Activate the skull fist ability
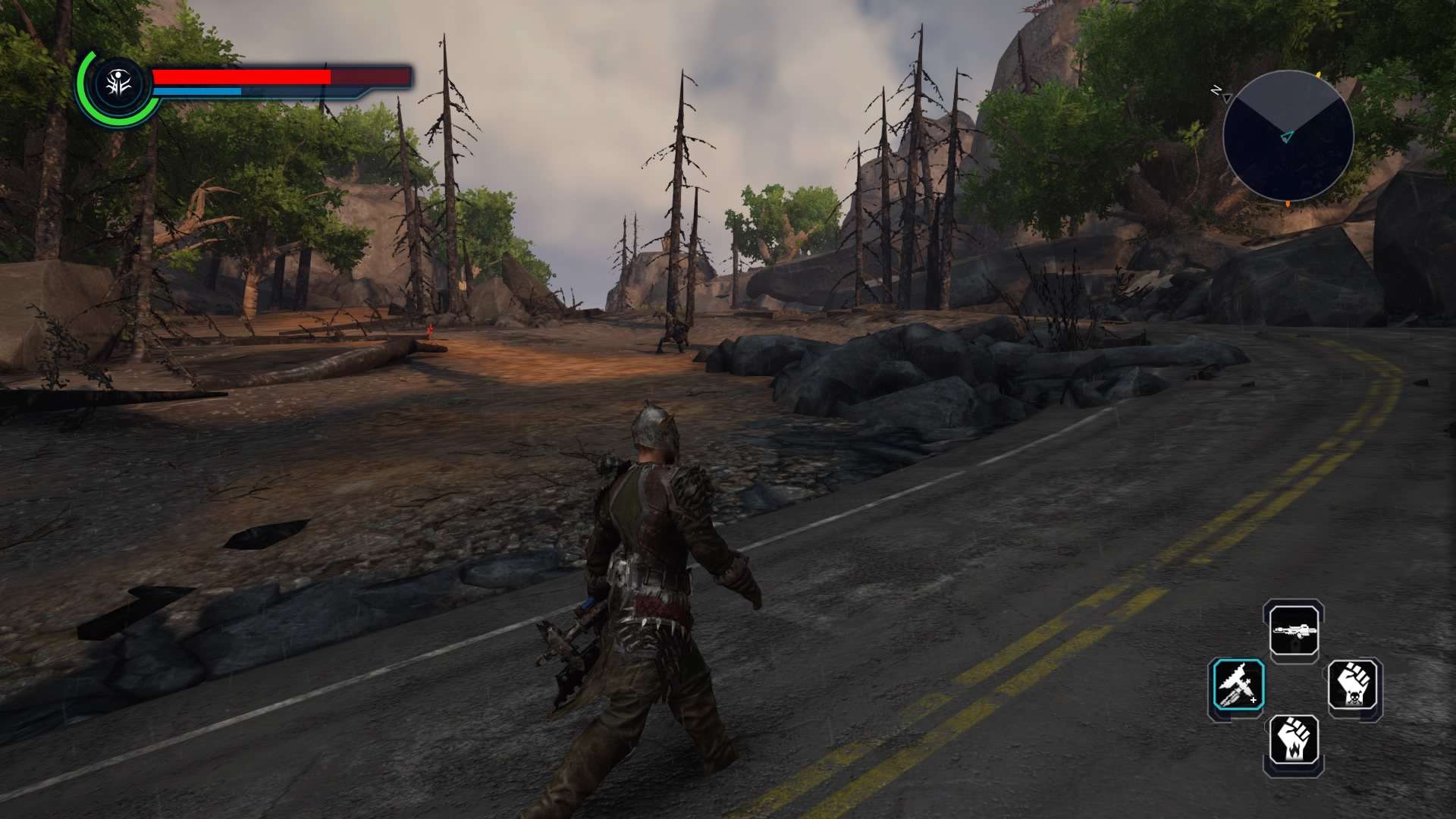Viewport: 1456px width, 819px height. coord(1354,685)
